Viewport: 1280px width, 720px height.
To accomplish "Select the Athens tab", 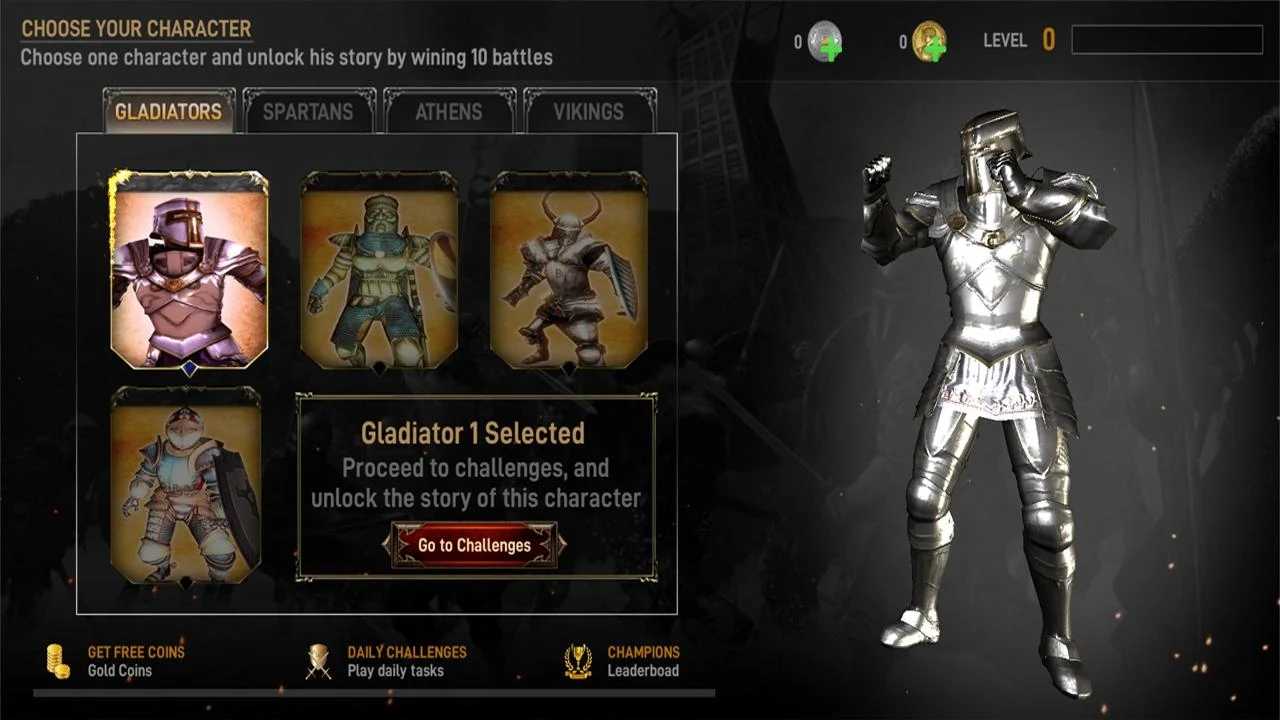I will [449, 111].
